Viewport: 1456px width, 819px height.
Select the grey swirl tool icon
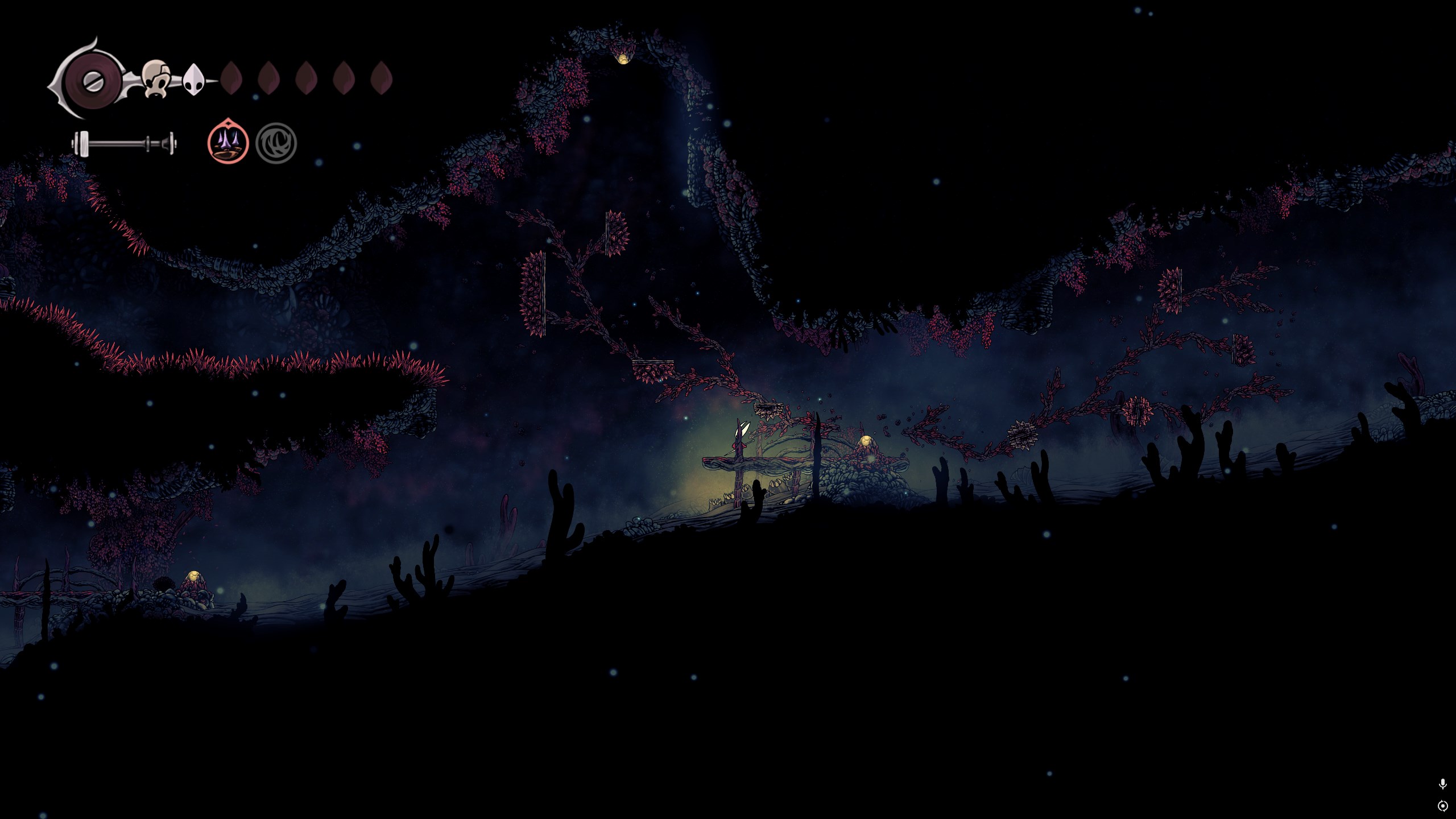click(x=276, y=143)
